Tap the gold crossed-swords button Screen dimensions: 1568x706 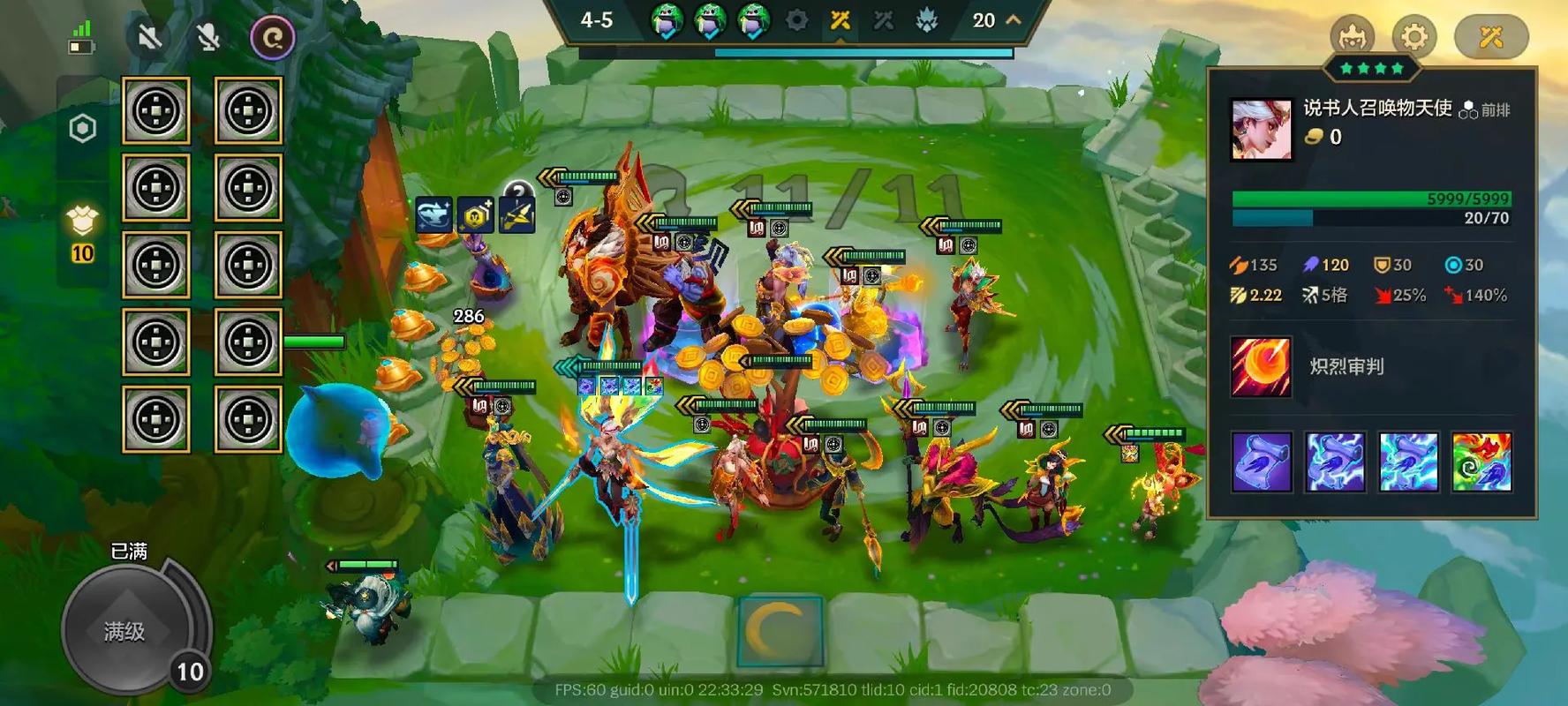click(1491, 37)
